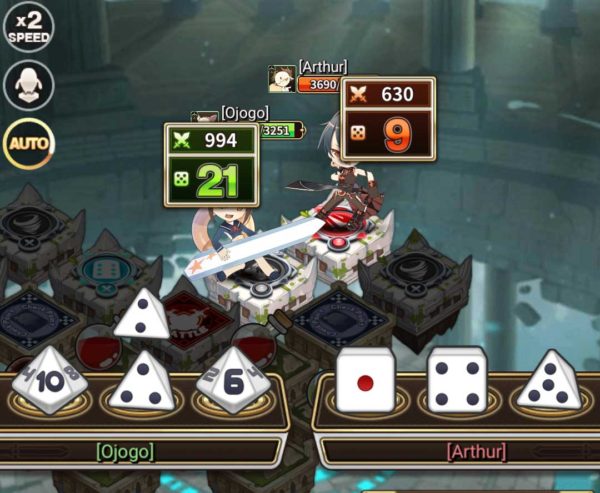Select Arthur's triangular three-pip die
This screenshot has height=493, width=600.
548,380
